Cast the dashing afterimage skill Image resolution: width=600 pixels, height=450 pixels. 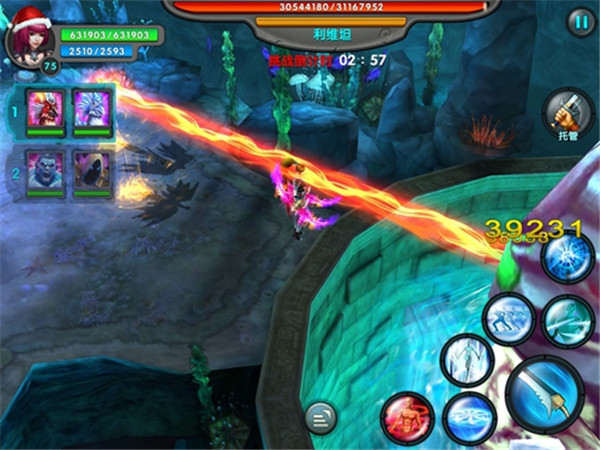pyautogui.click(x=508, y=320)
